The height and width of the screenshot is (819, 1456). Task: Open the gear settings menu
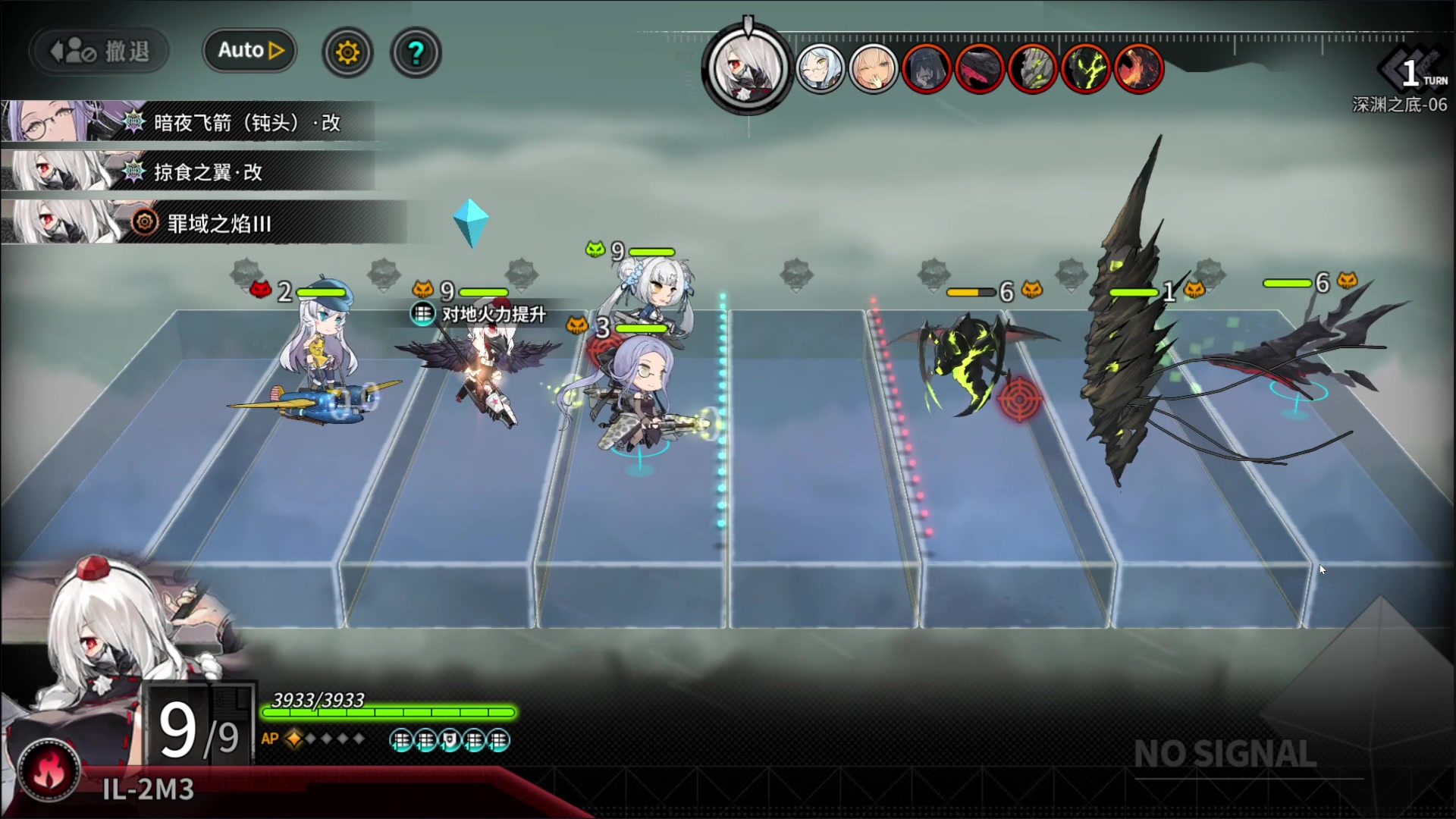pyautogui.click(x=347, y=52)
